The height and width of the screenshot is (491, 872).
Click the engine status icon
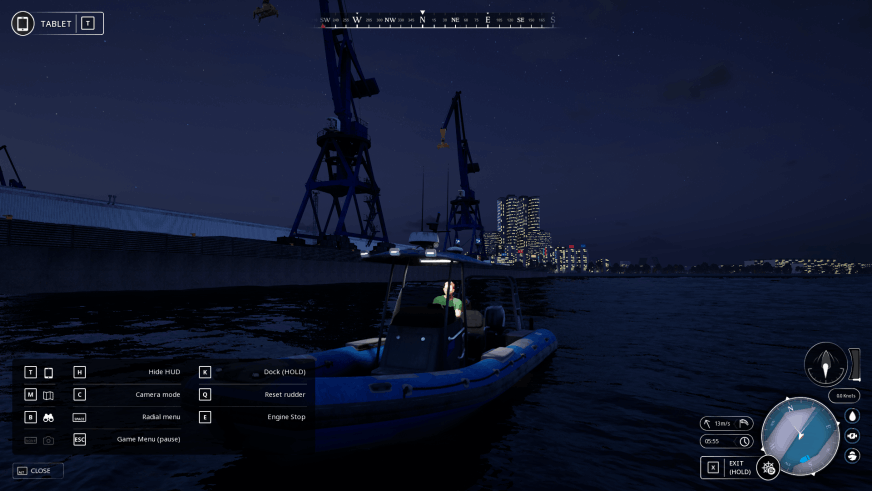[852, 435]
